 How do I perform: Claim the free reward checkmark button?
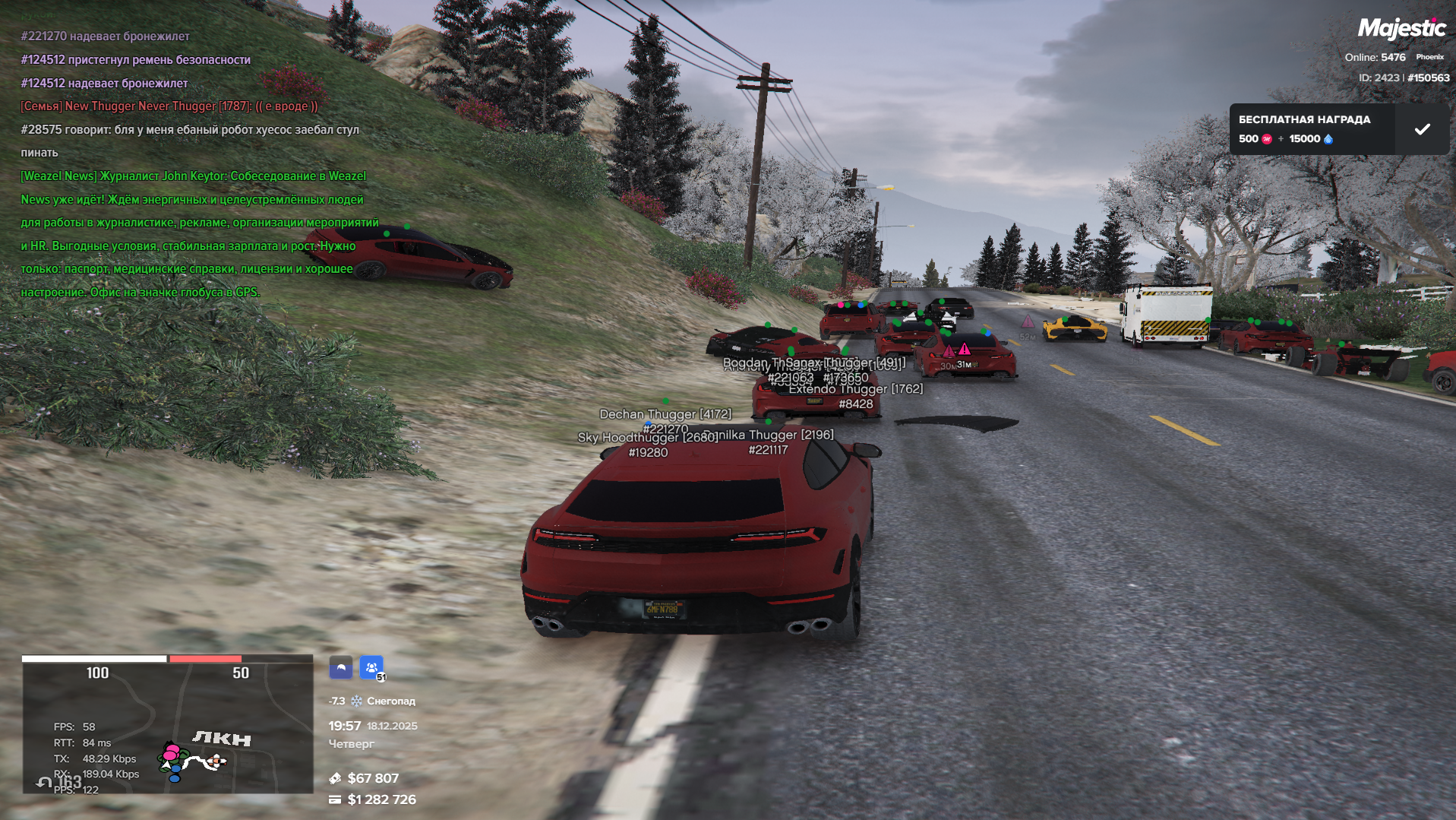1422,129
